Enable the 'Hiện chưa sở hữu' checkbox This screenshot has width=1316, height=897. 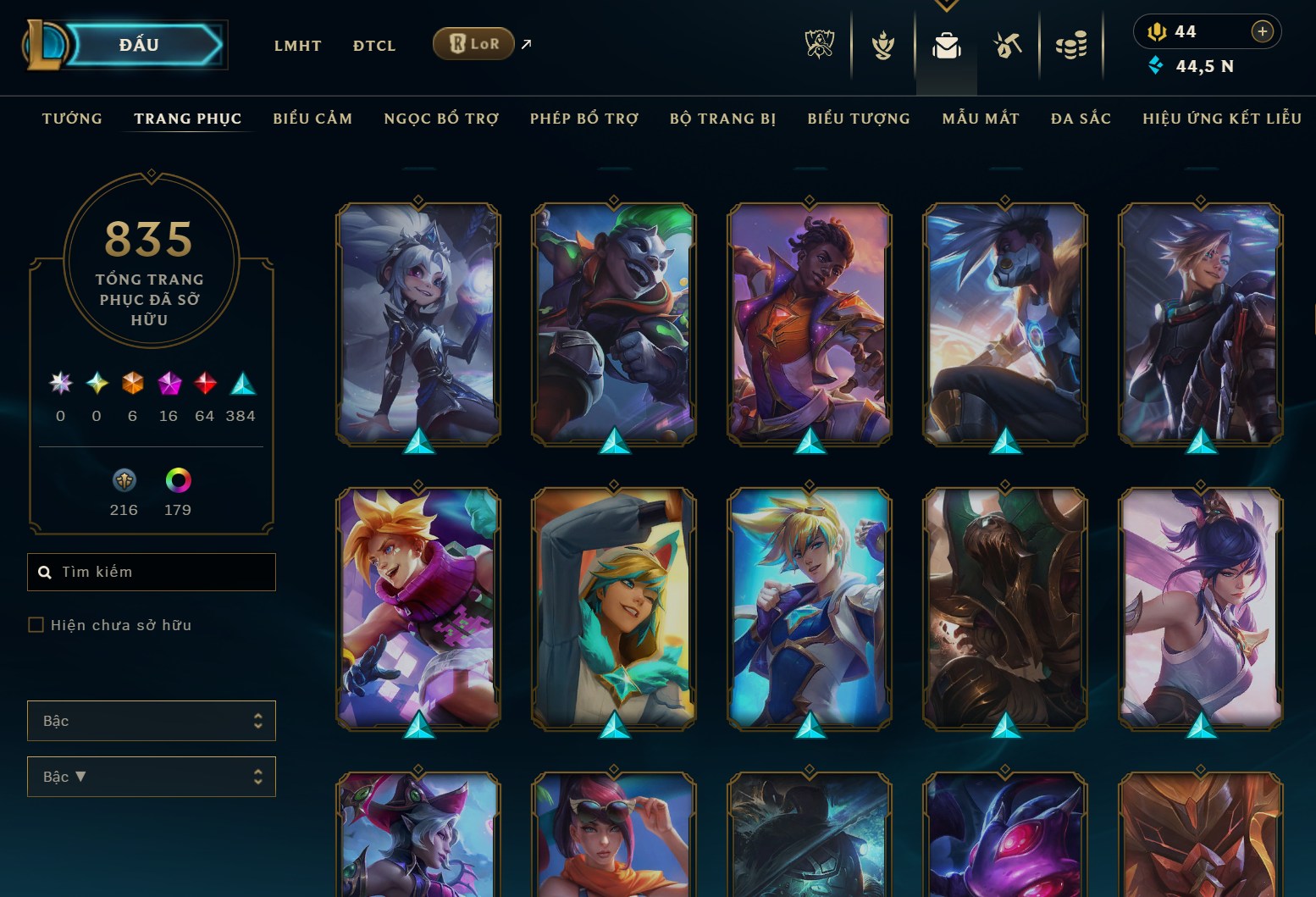point(36,624)
